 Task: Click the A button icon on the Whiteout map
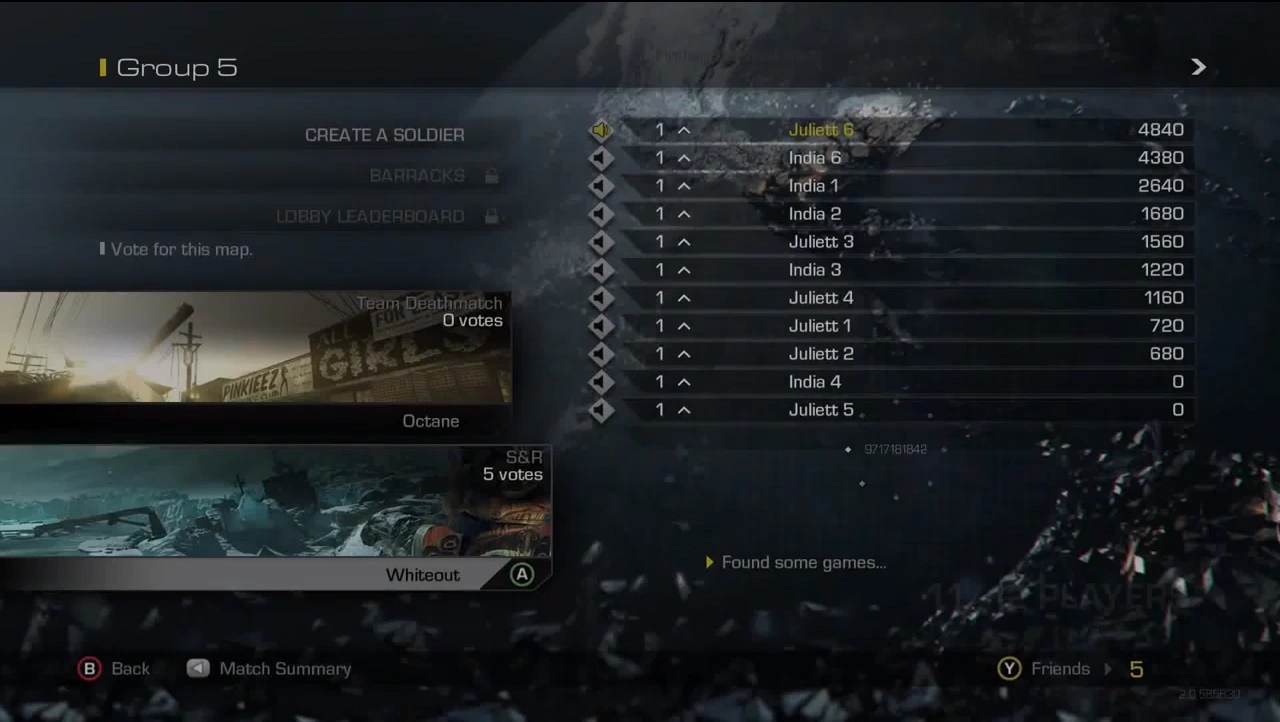tap(521, 574)
